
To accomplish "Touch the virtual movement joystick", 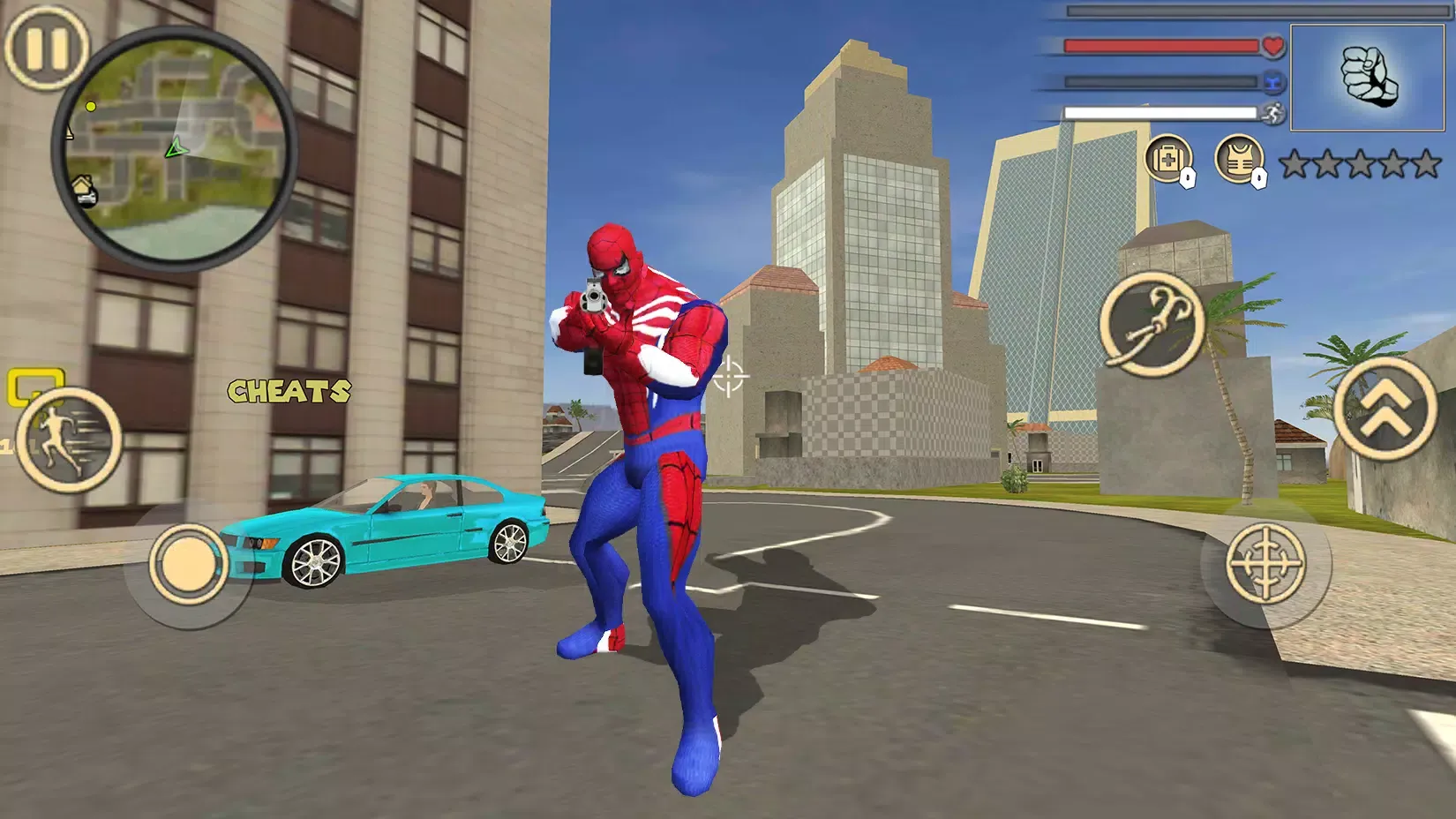I will (x=188, y=564).
